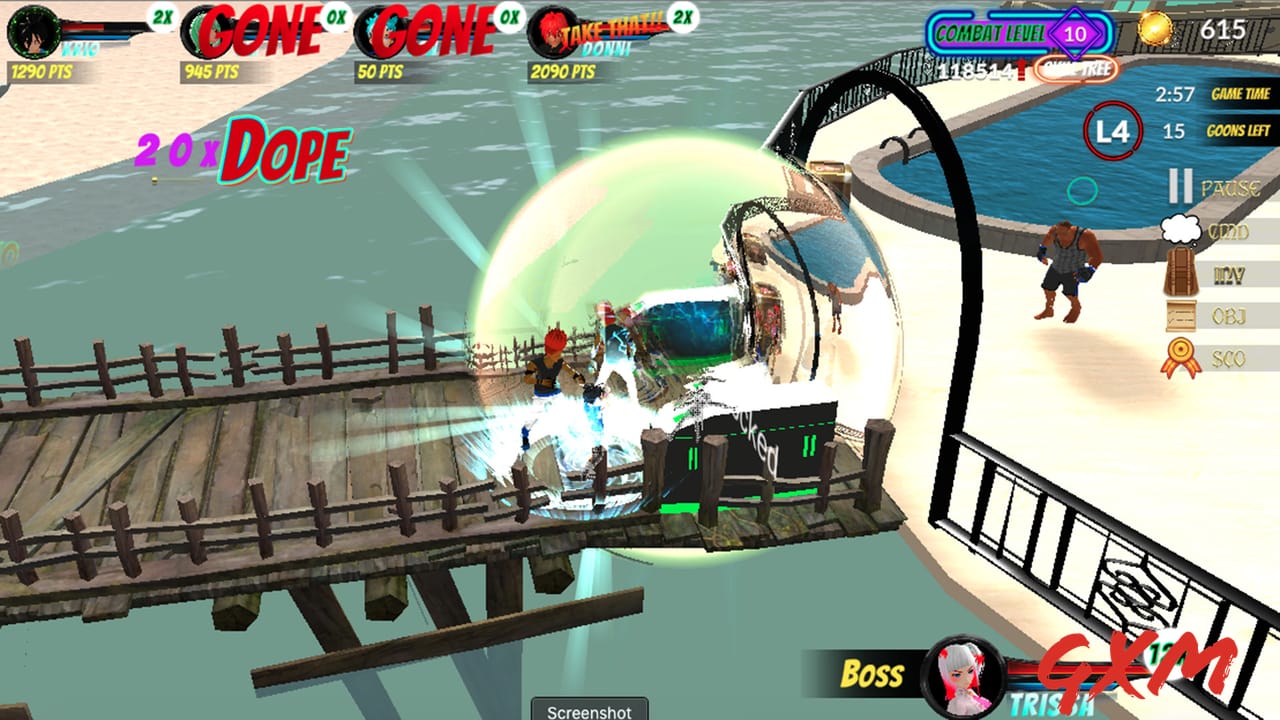The image size is (1280, 720).
Task: Click the Combat Level diamond badge
Action: tap(1072, 33)
